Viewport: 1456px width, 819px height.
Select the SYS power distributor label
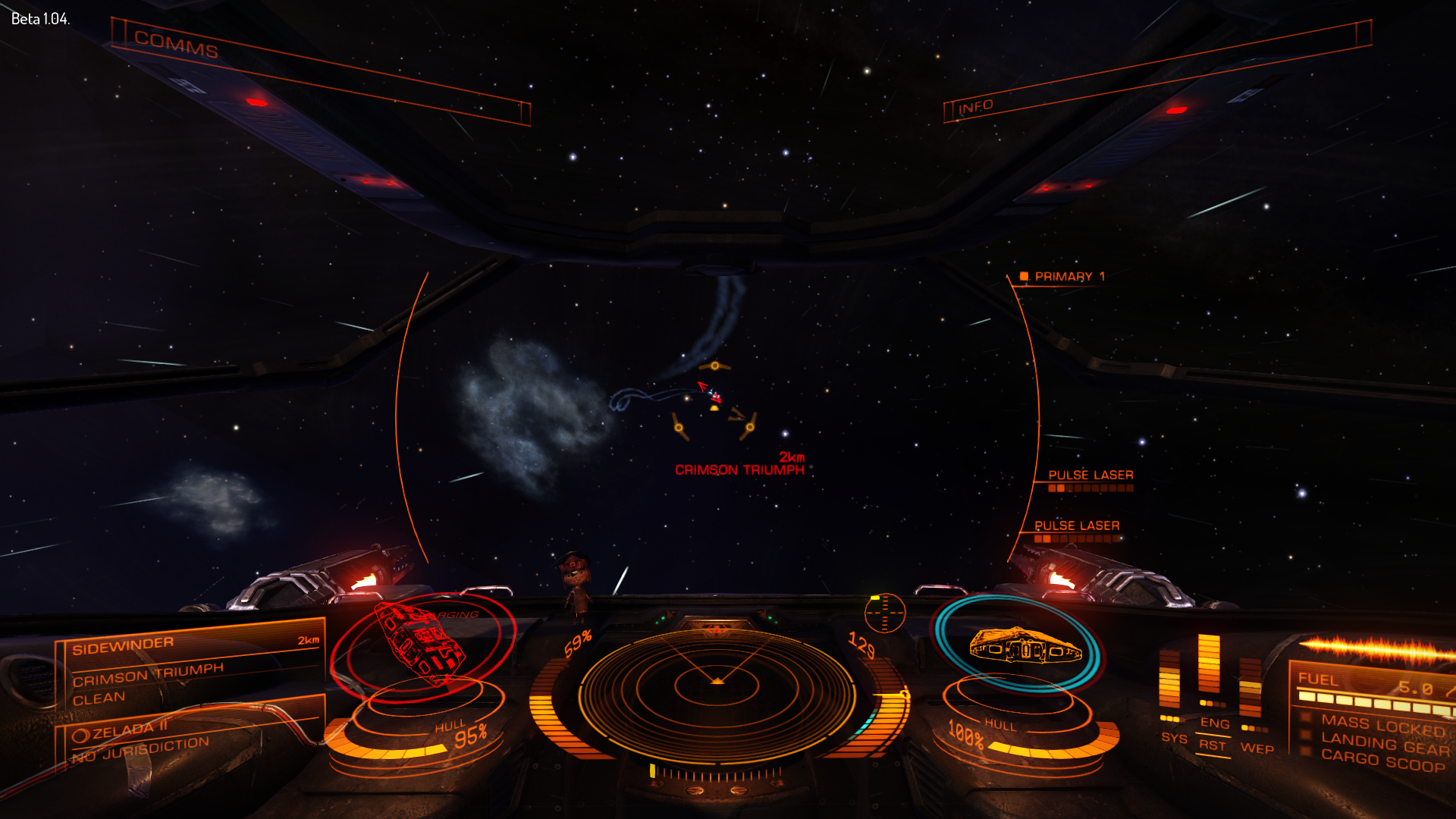(1173, 737)
